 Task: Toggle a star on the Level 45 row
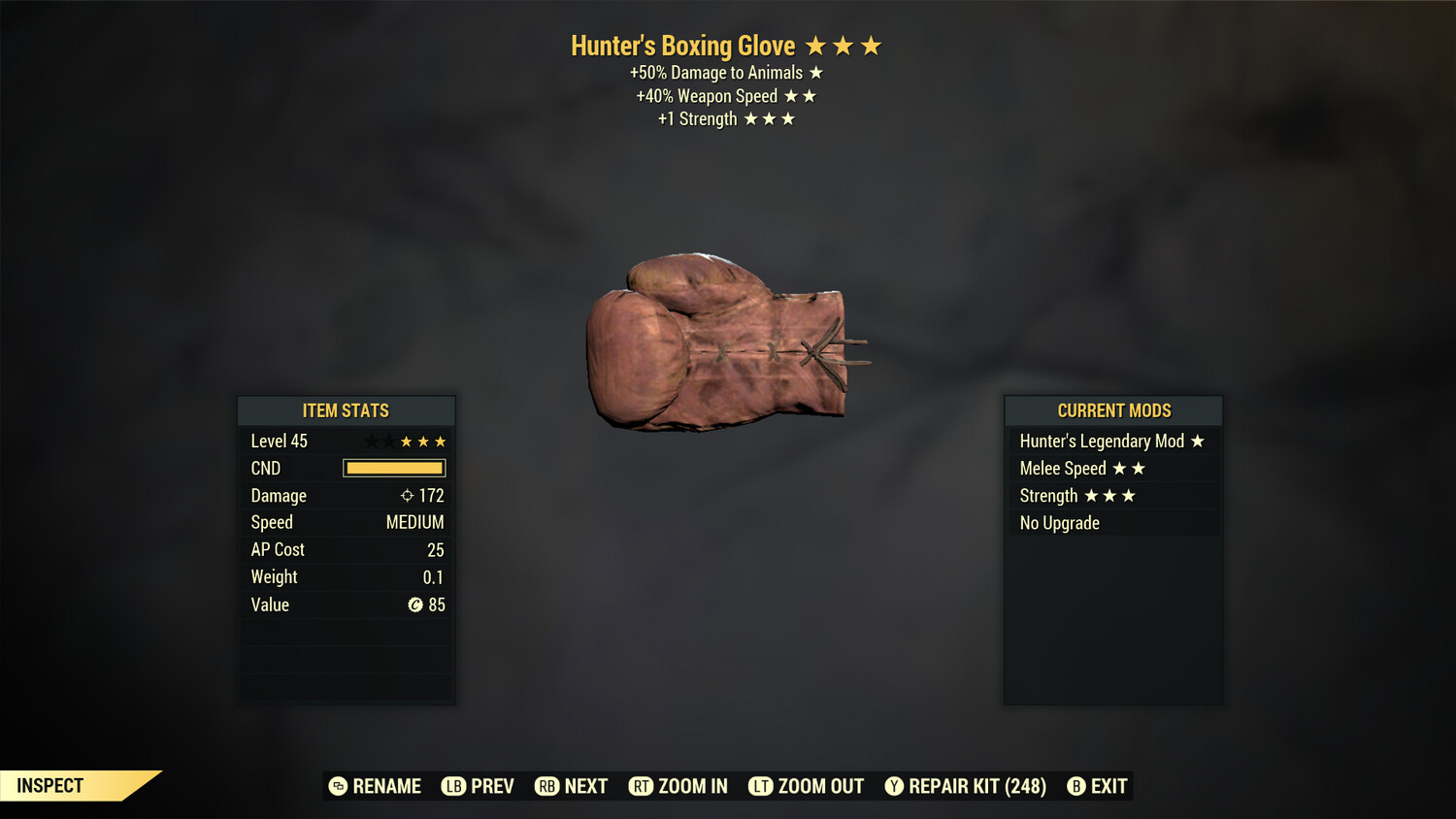(x=405, y=441)
